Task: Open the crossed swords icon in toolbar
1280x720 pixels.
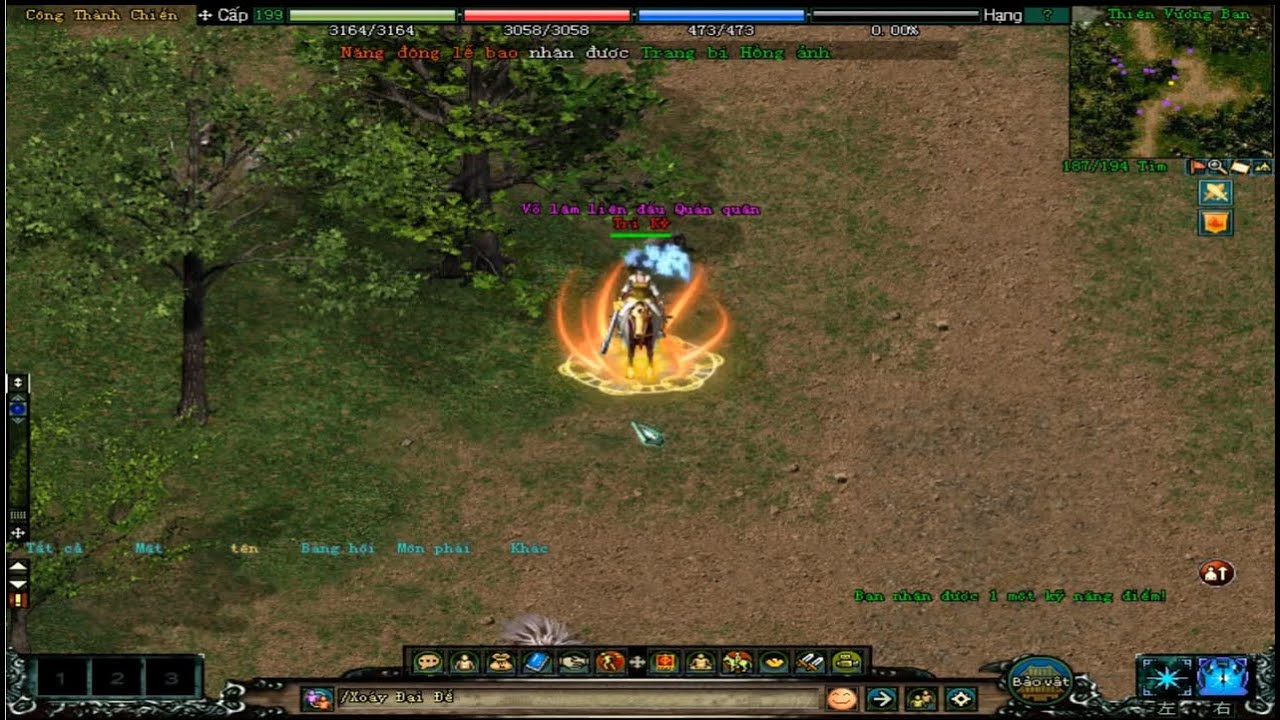Action: coord(810,662)
